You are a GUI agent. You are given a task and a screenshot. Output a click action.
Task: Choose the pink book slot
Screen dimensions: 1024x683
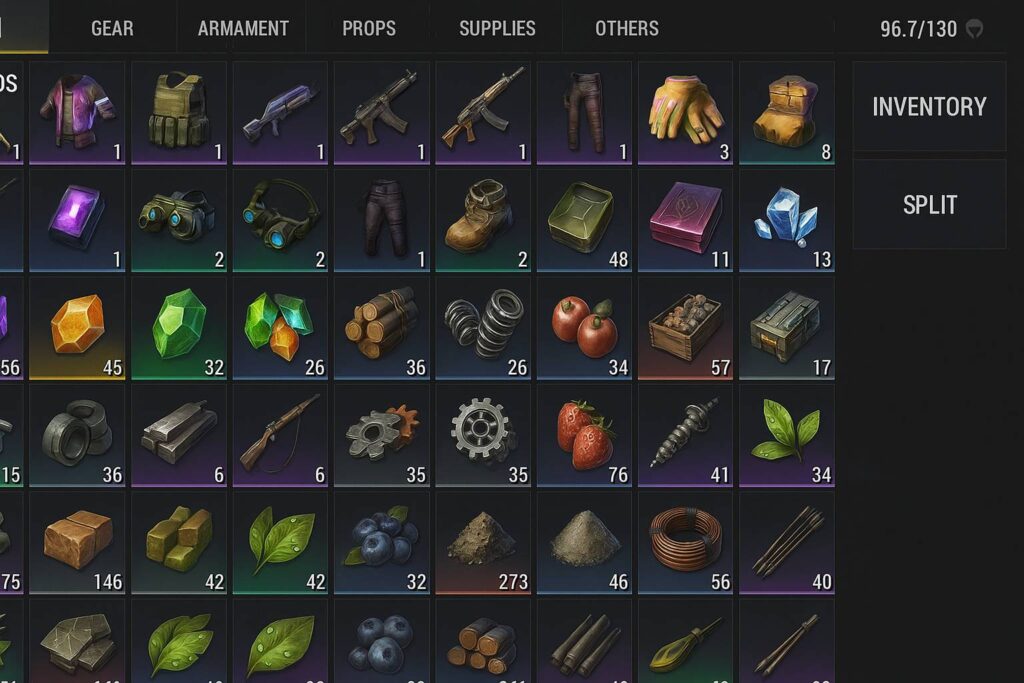(685, 220)
